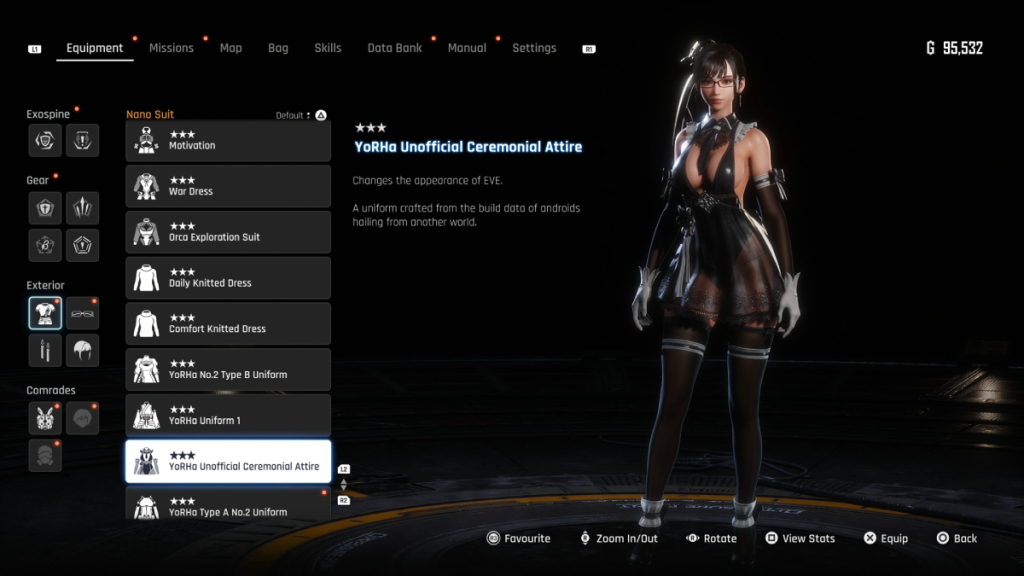Image resolution: width=1024 pixels, height=576 pixels.
Task: Open the hairstyle exterior slot
Action: tap(82, 350)
